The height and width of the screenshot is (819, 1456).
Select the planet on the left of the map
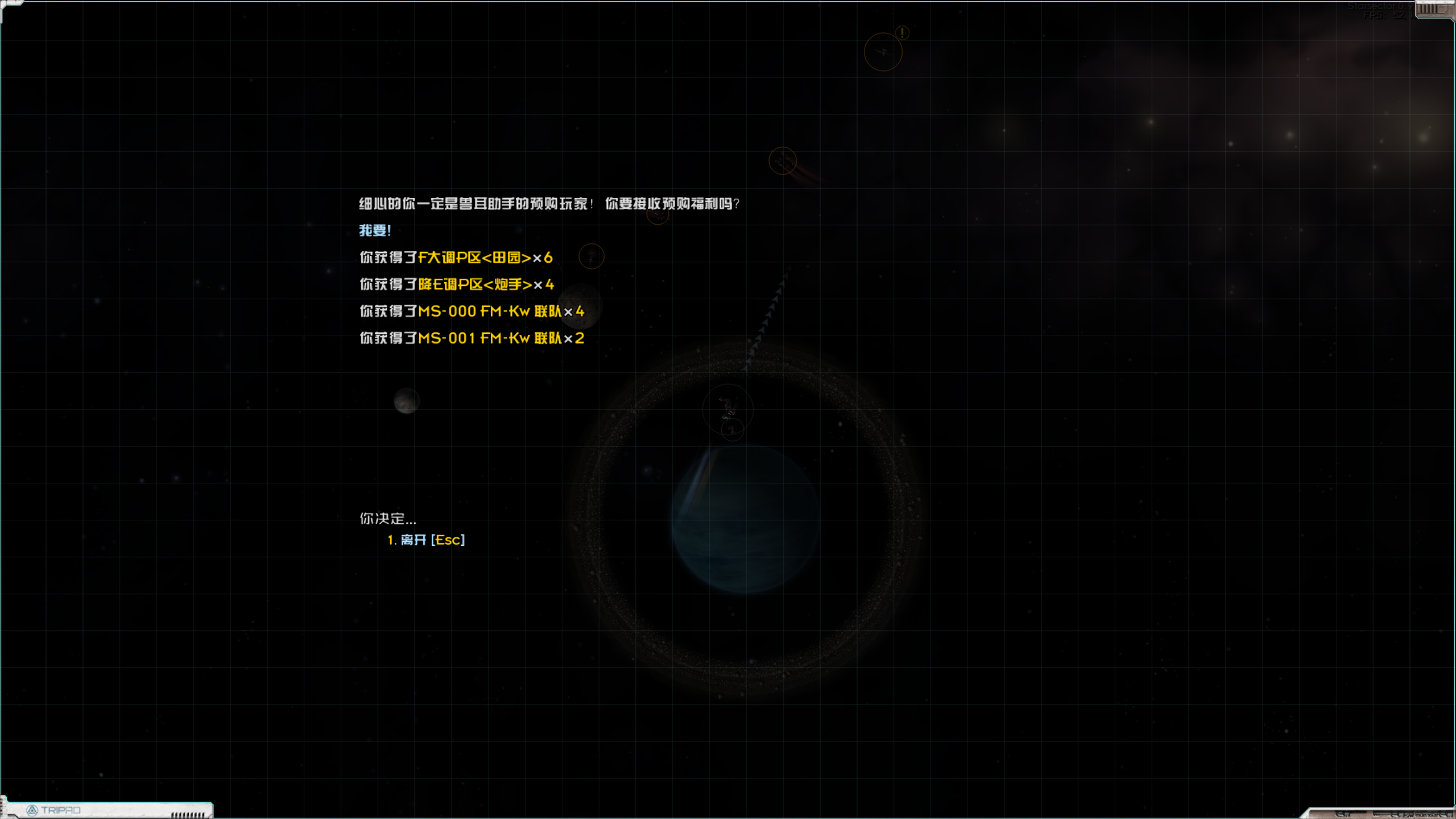407,400
